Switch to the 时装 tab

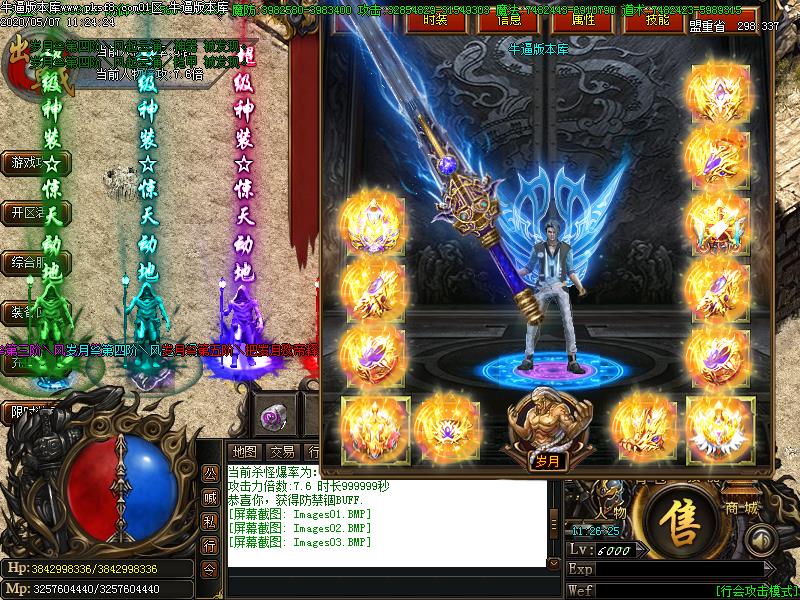(434, 20)
